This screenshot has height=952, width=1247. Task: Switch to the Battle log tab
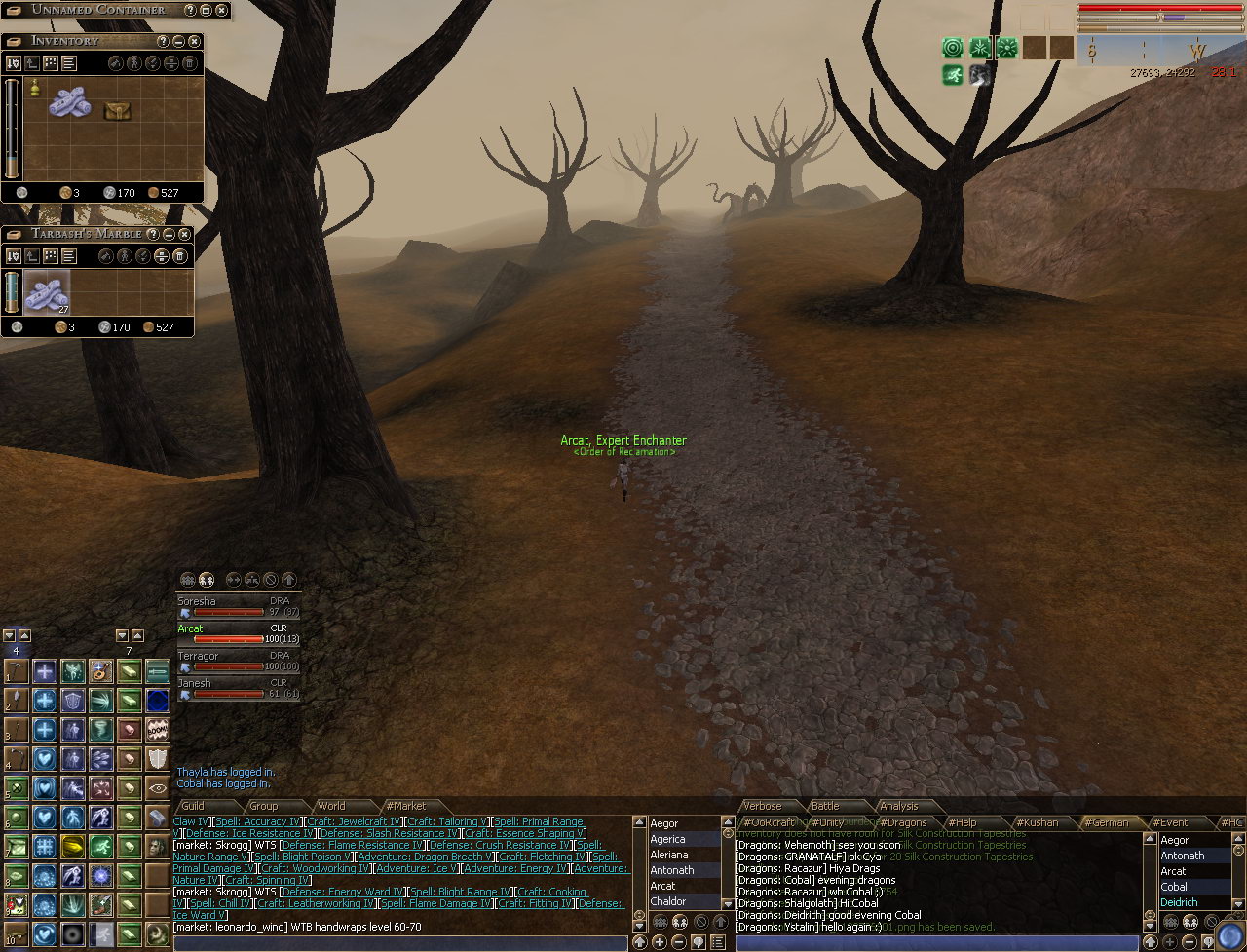pyautogui.click(x=825, y=806)
